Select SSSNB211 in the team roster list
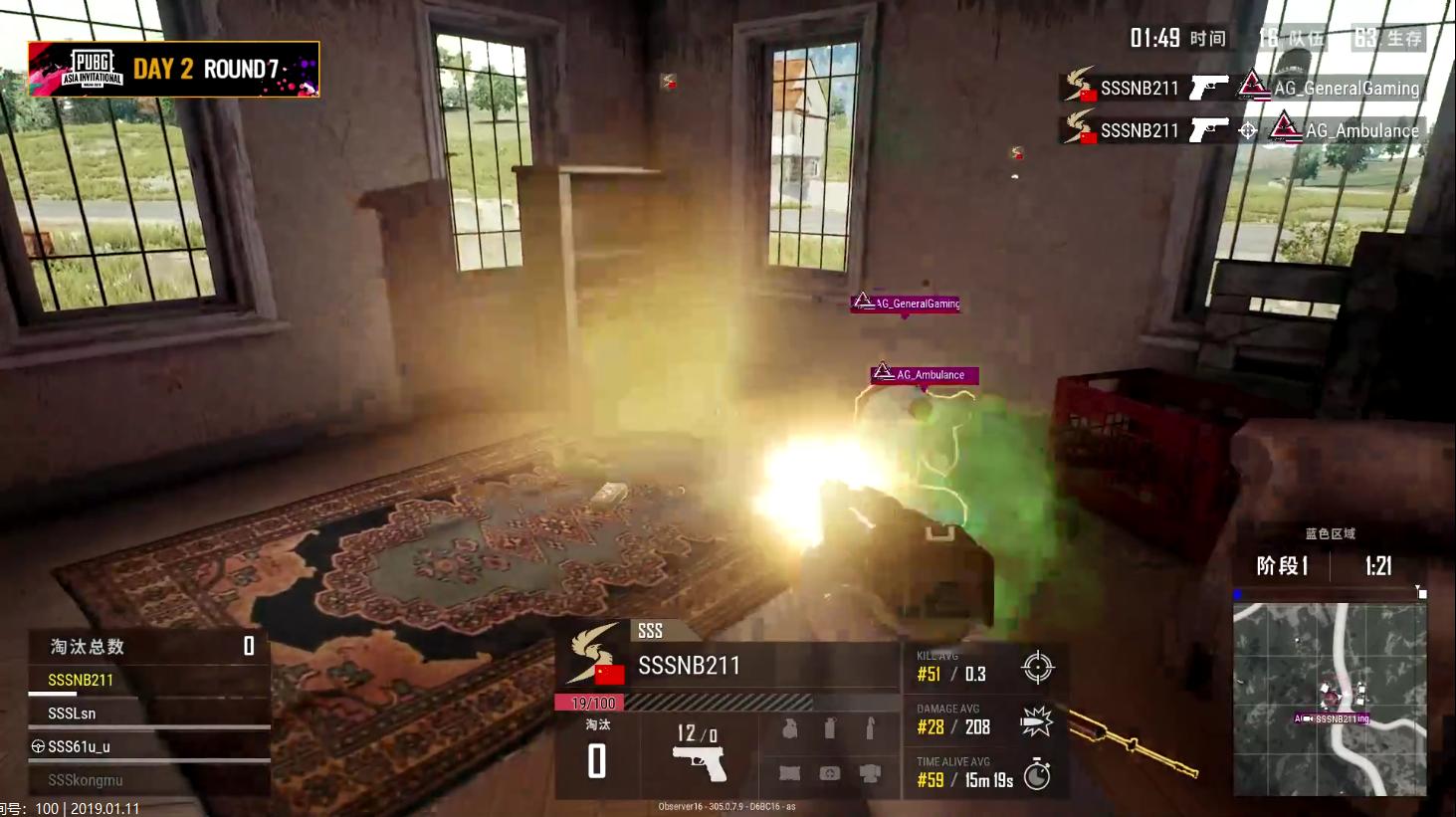This screenshot has height=817, width=1456. pos(81,680)
